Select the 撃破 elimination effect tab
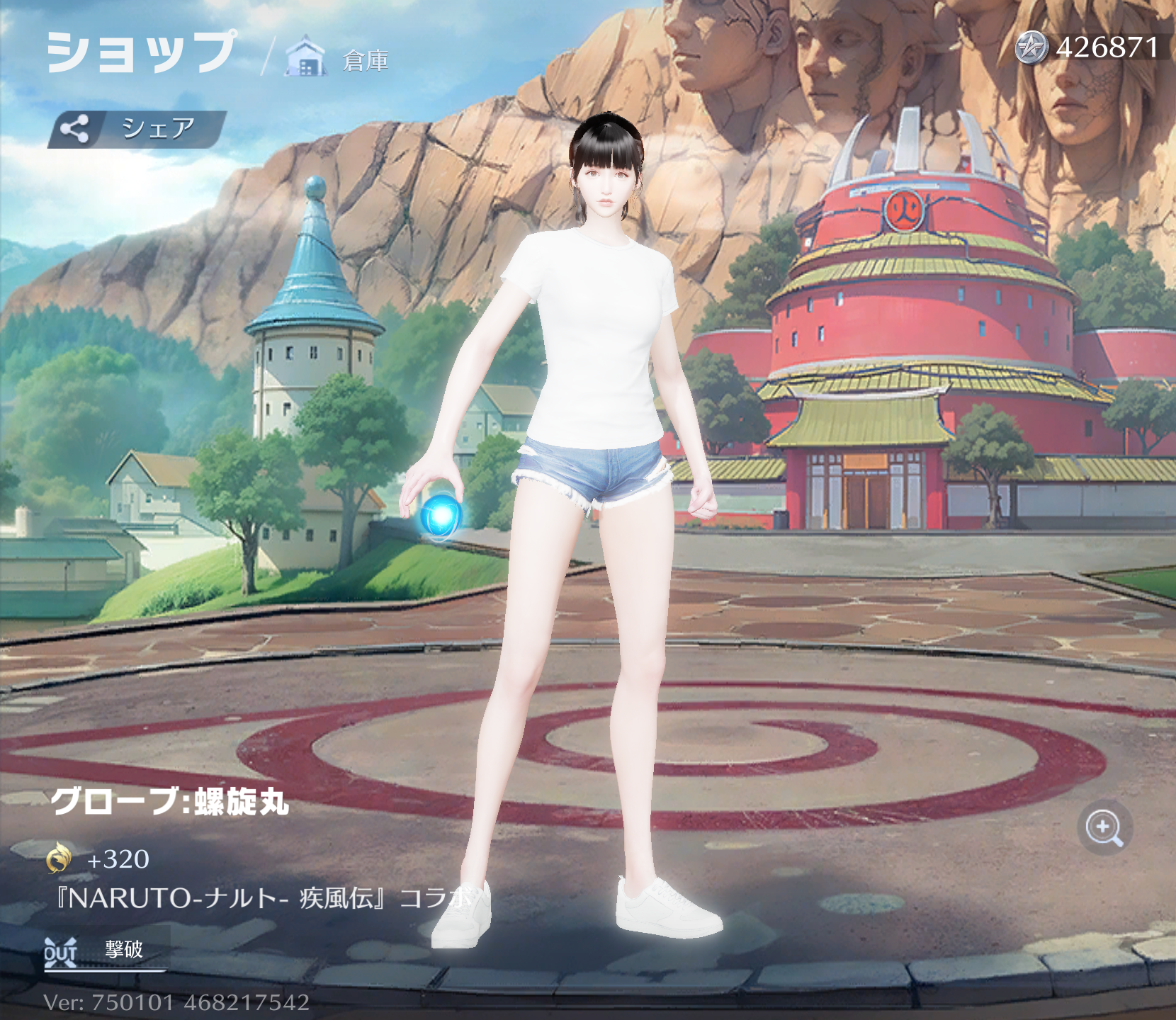This screenshot has height=1020, width=1176. [x=105, y=951]
